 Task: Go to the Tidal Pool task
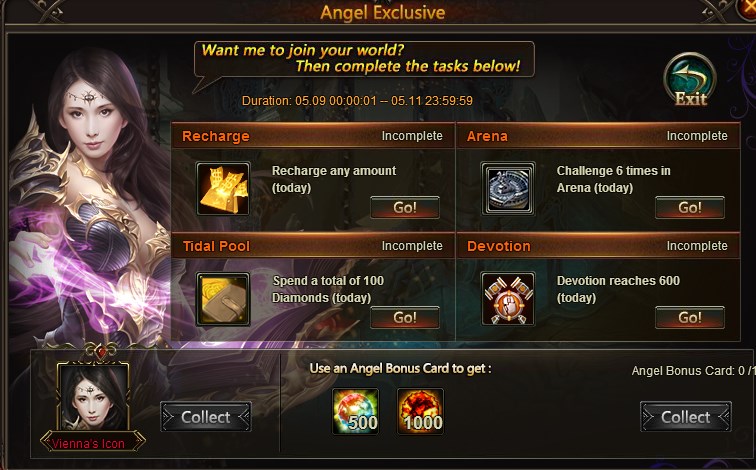click(x=405, y=318)
